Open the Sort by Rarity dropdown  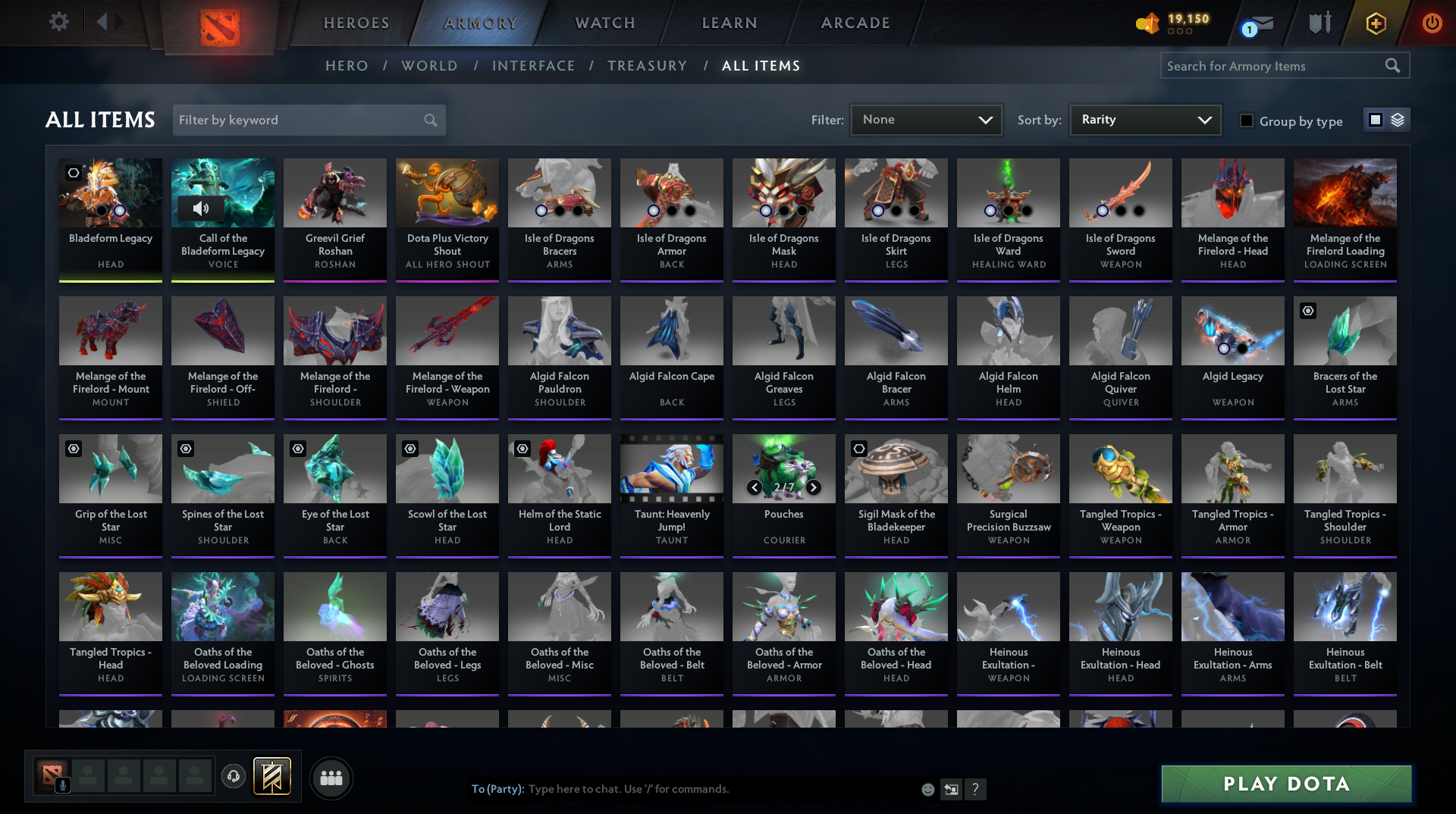pos(1144,120)
